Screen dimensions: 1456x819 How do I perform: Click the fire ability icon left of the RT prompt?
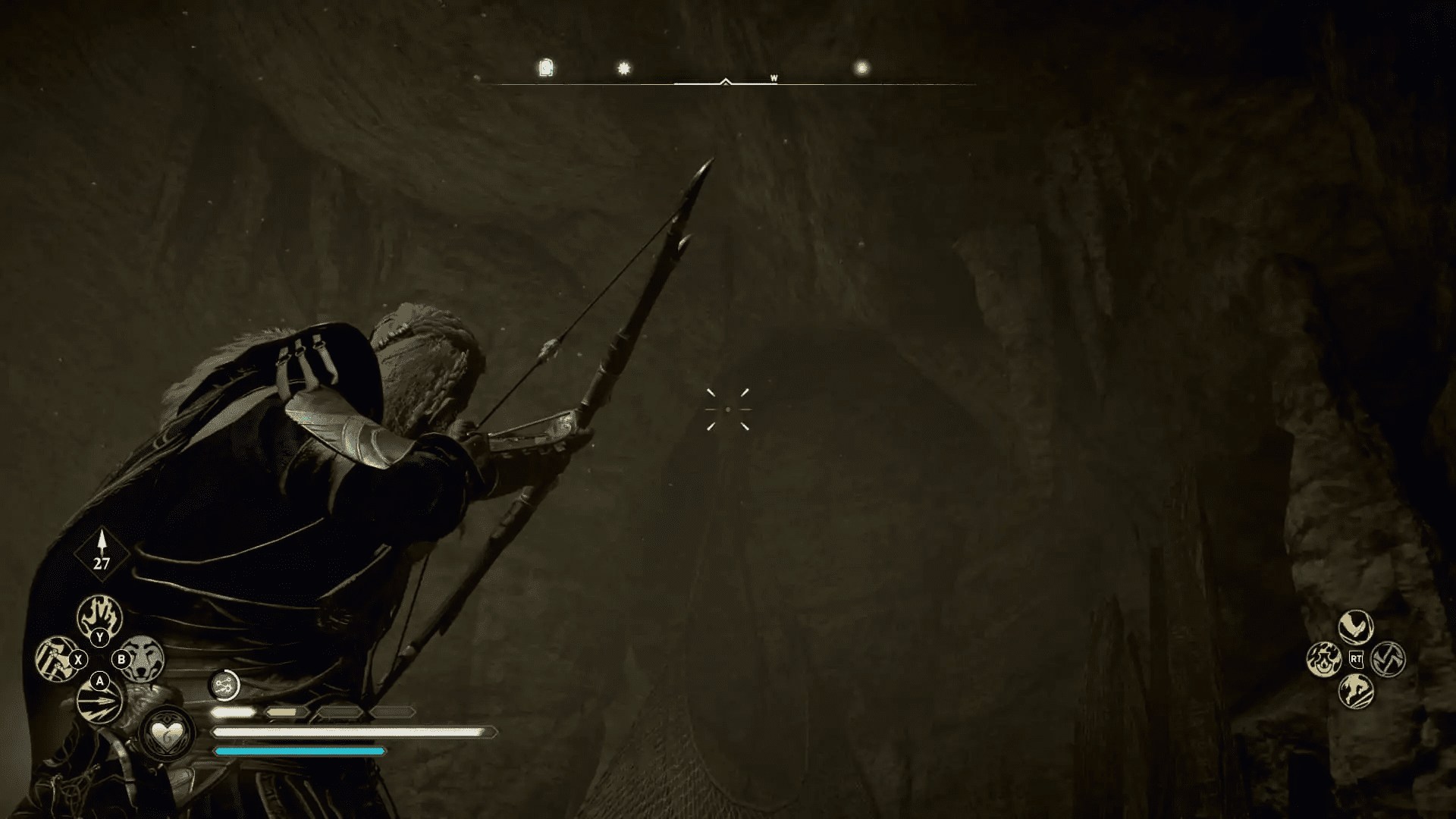[1323, 660]
